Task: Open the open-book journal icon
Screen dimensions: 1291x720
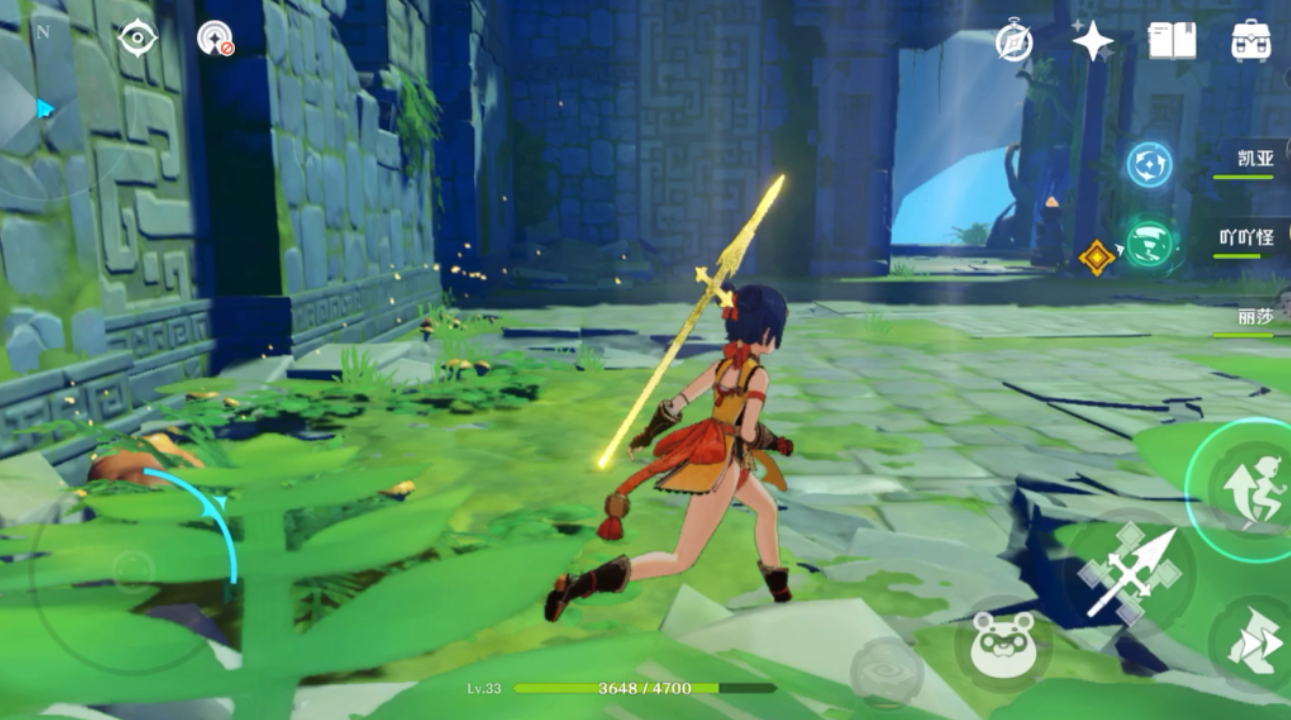Action: (x=1172, y=41)
